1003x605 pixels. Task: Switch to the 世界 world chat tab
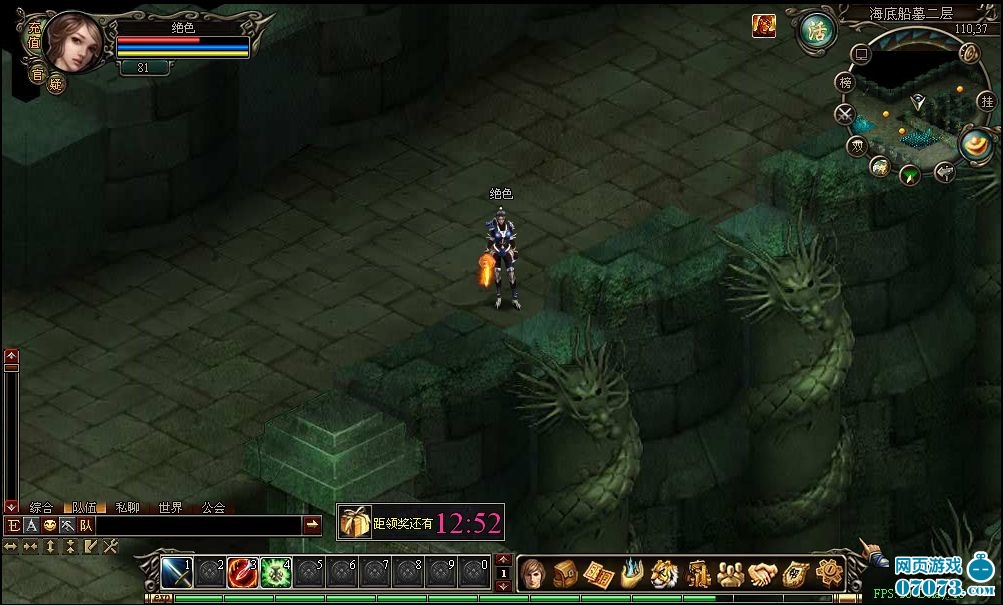pos(170,508)
